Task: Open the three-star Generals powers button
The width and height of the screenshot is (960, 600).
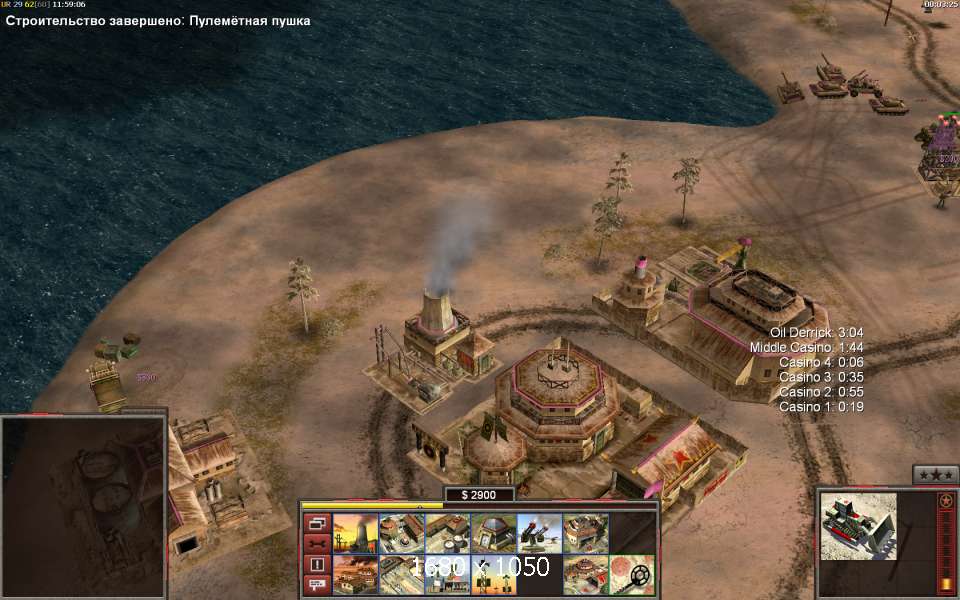Action: click(x=935, y=474)
